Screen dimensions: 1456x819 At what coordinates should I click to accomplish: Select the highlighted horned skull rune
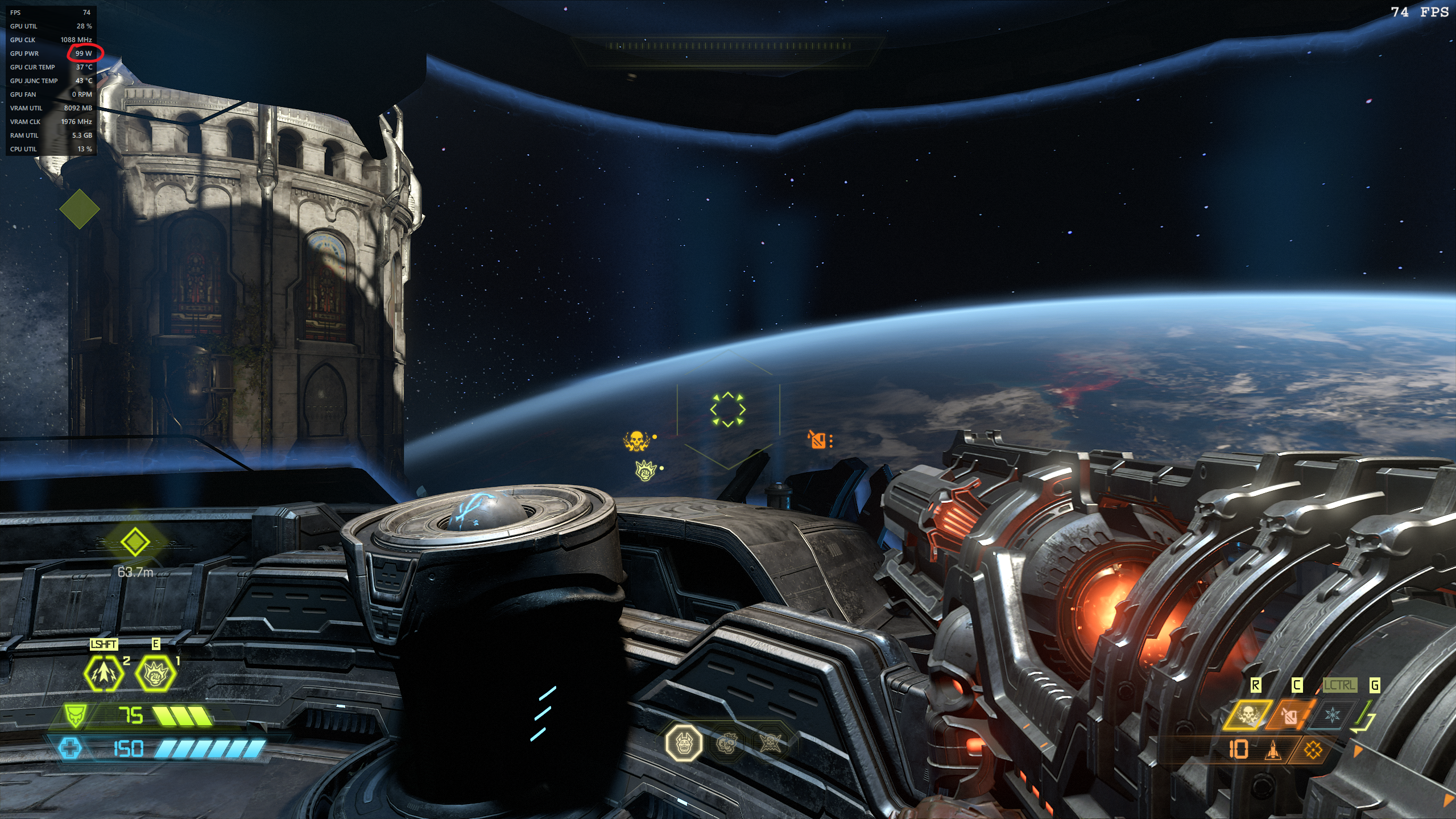(x=684, y=743)
